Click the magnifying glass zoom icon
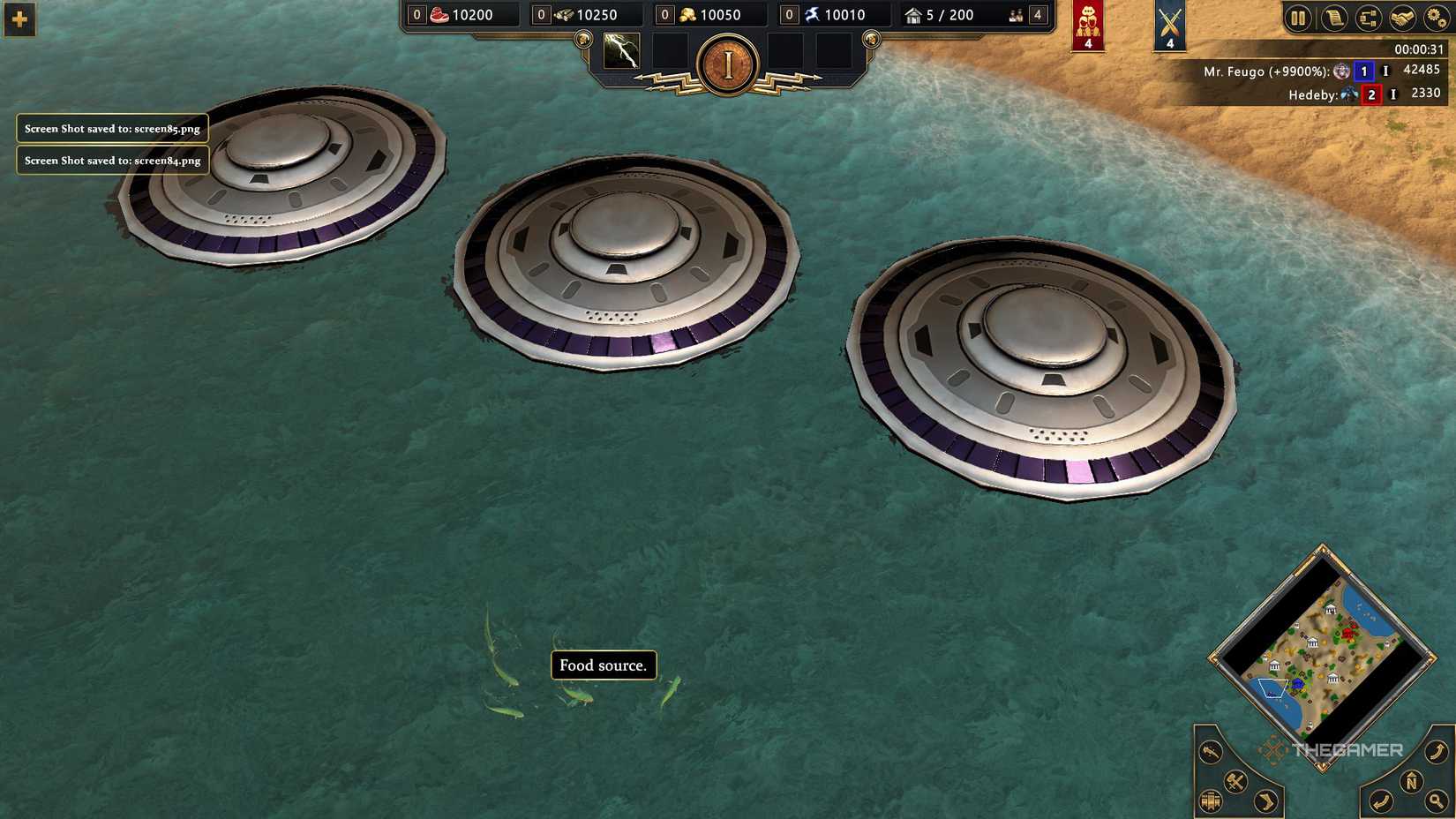 point(1438,801)
